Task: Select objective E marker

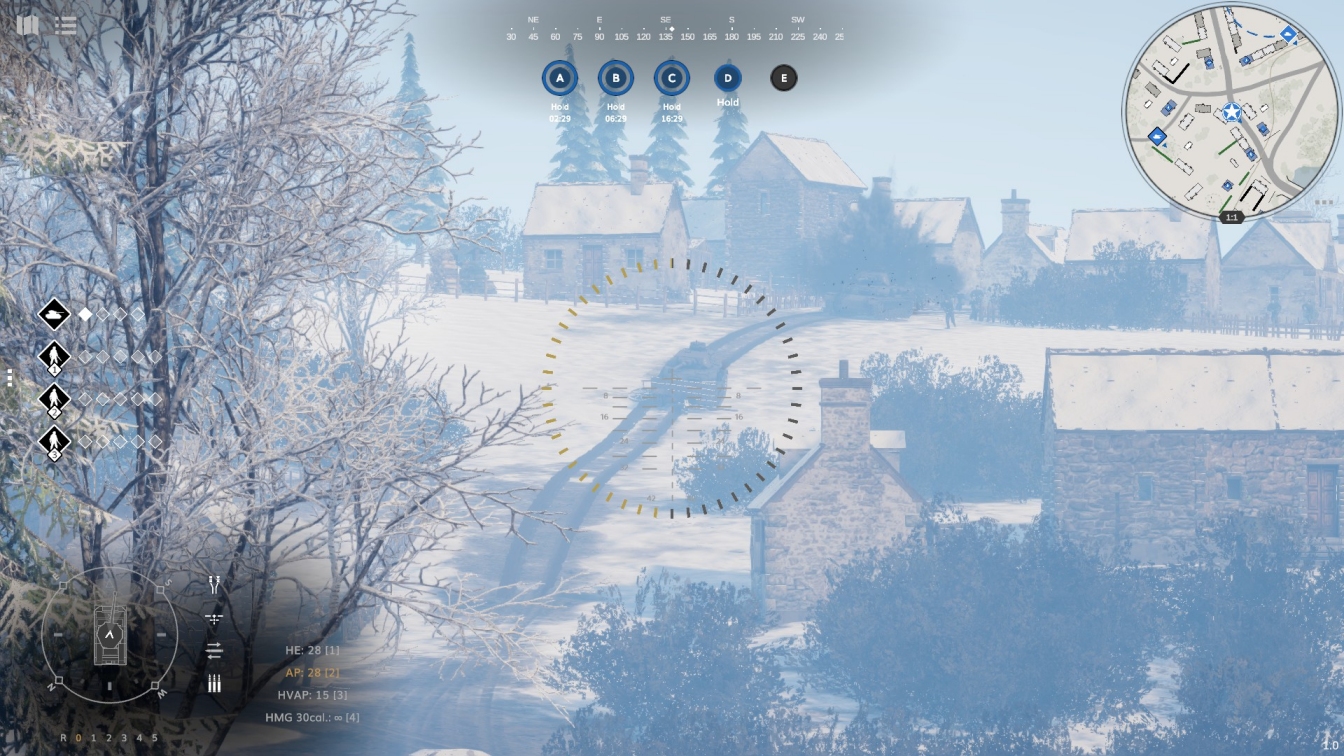Action: [x=784, y=78]
